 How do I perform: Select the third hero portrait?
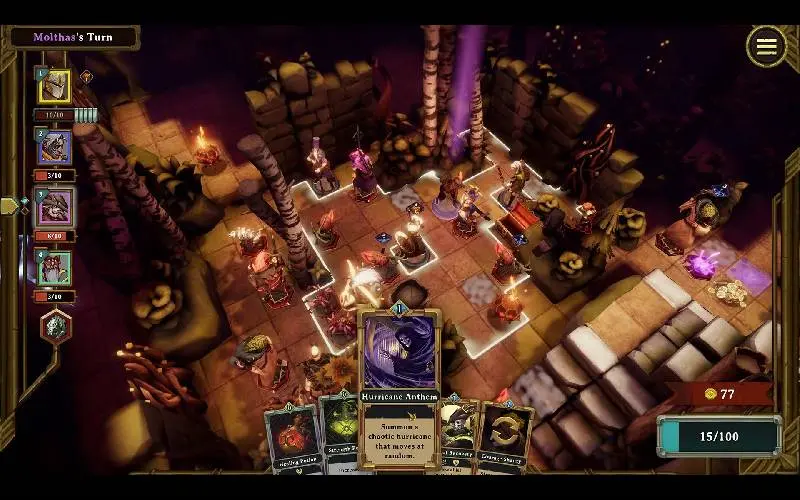click(x=54, y=208)
